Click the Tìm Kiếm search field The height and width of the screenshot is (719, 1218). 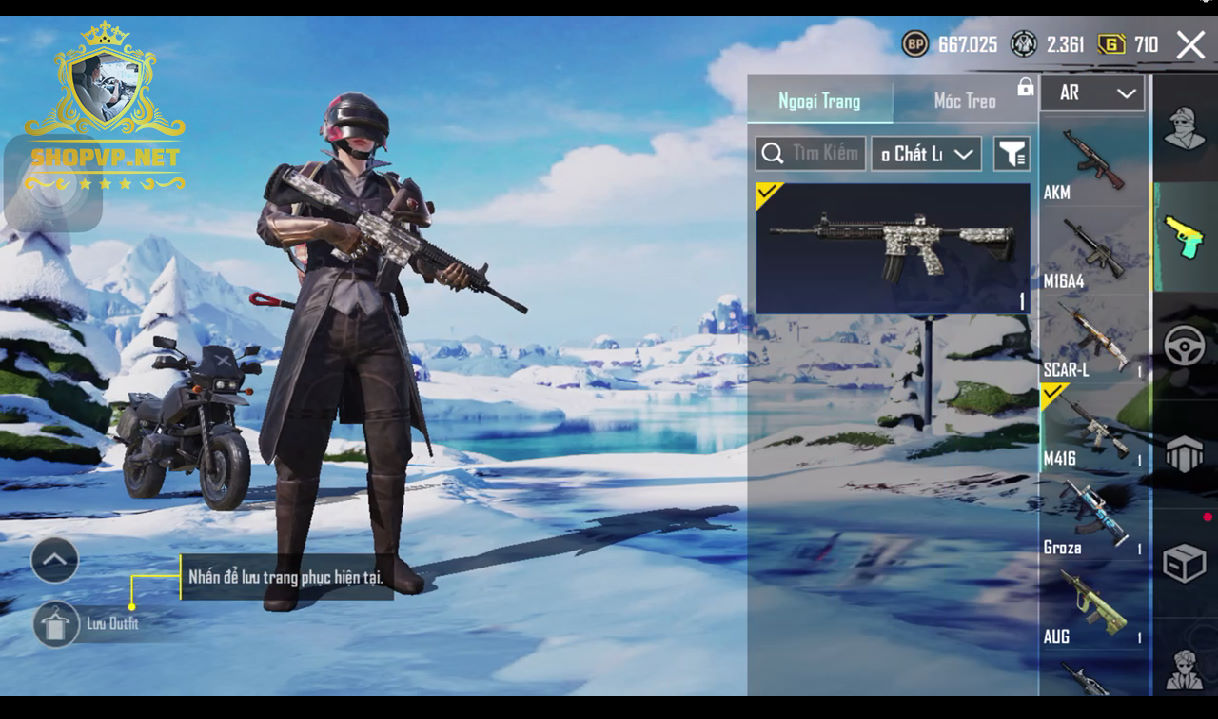[811, 154]
